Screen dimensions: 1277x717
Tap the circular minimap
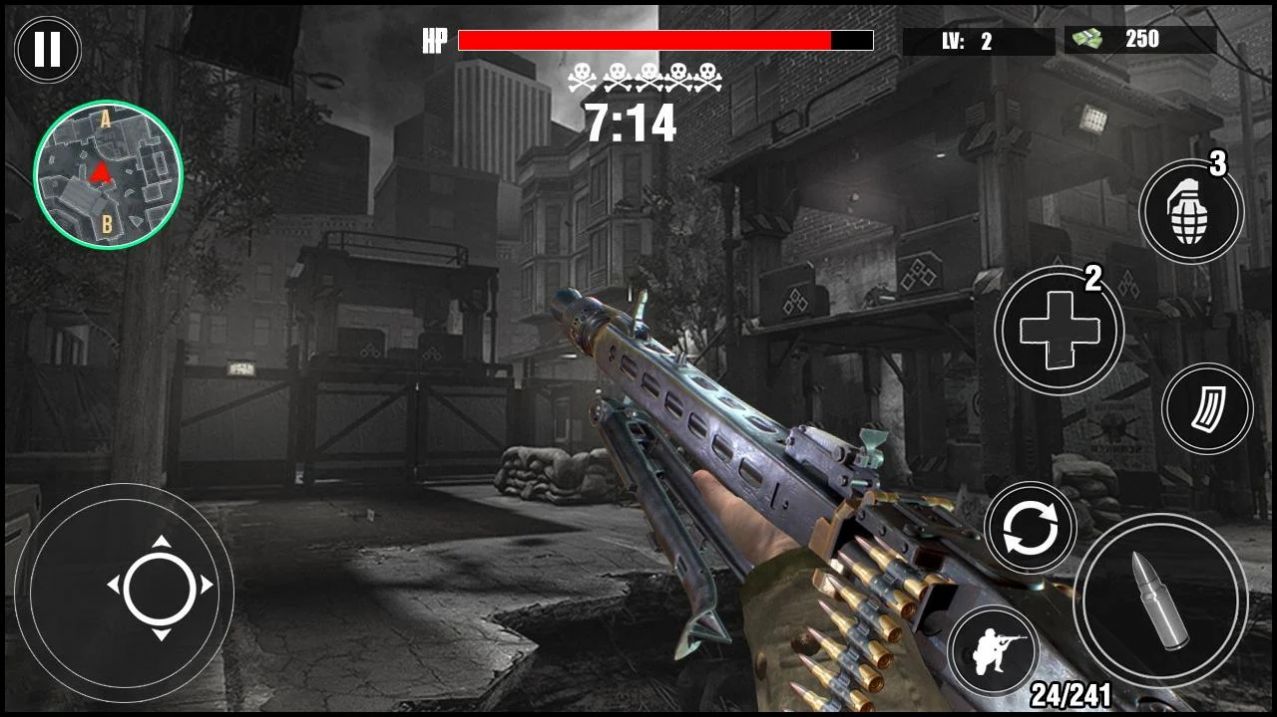pos(108,174)
